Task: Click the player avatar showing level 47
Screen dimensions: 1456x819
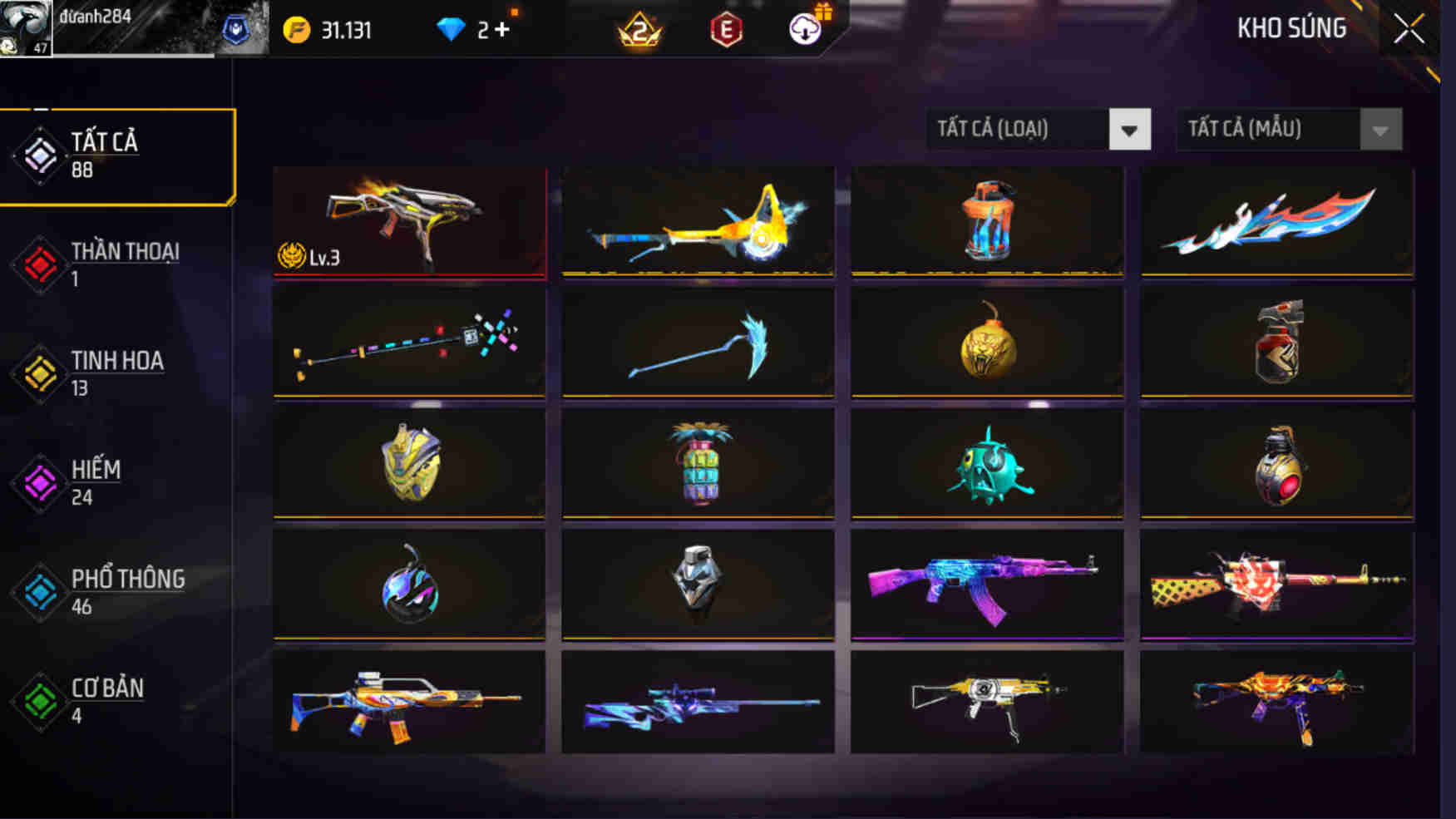Action: tap(27, 27)
